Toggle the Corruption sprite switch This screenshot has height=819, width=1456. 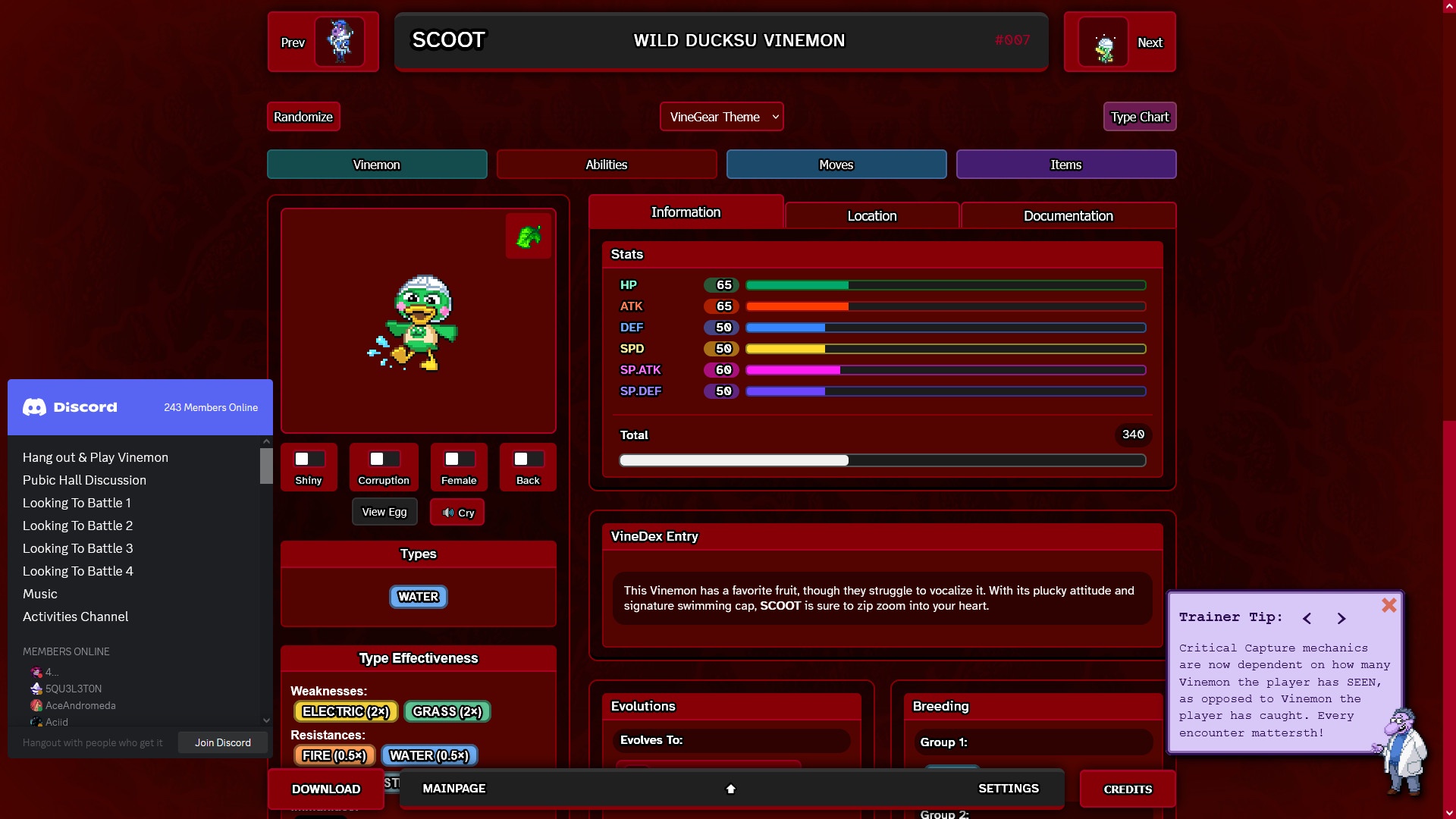[384, 460]
